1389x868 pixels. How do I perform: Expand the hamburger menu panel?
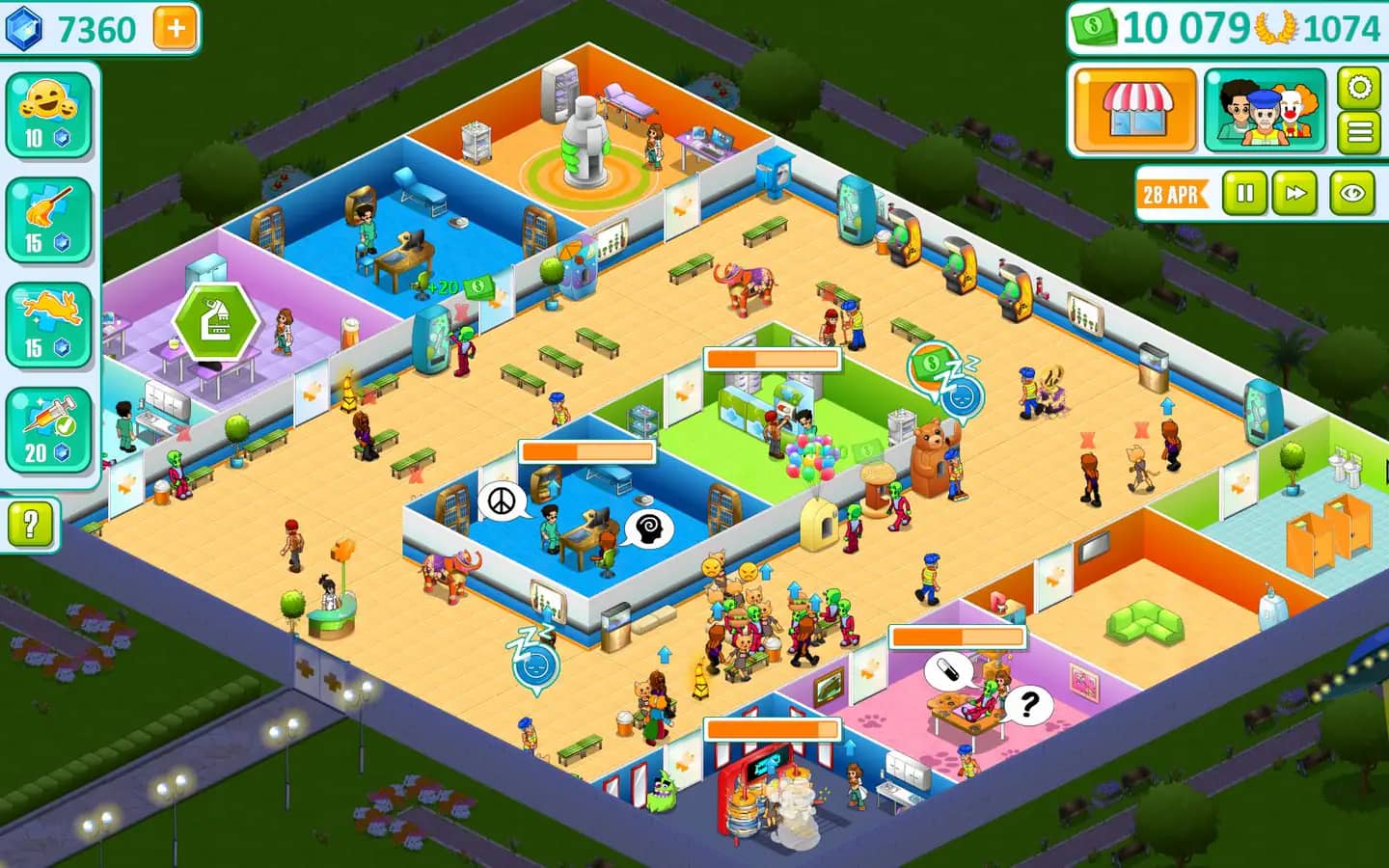[1358, 131]
